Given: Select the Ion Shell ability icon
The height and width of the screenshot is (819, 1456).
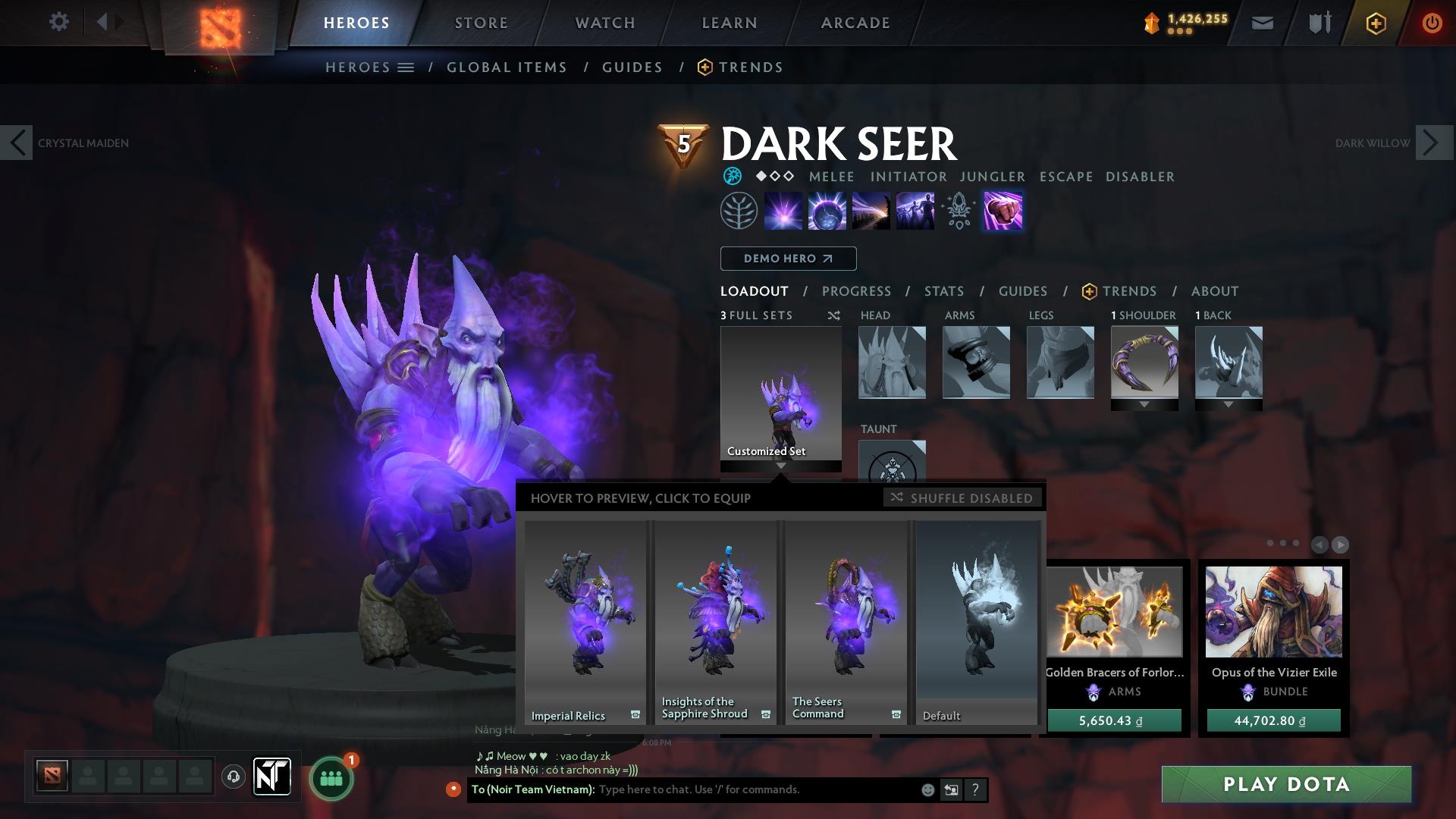Looking at the screenshot, I should (x=828, y=211).
